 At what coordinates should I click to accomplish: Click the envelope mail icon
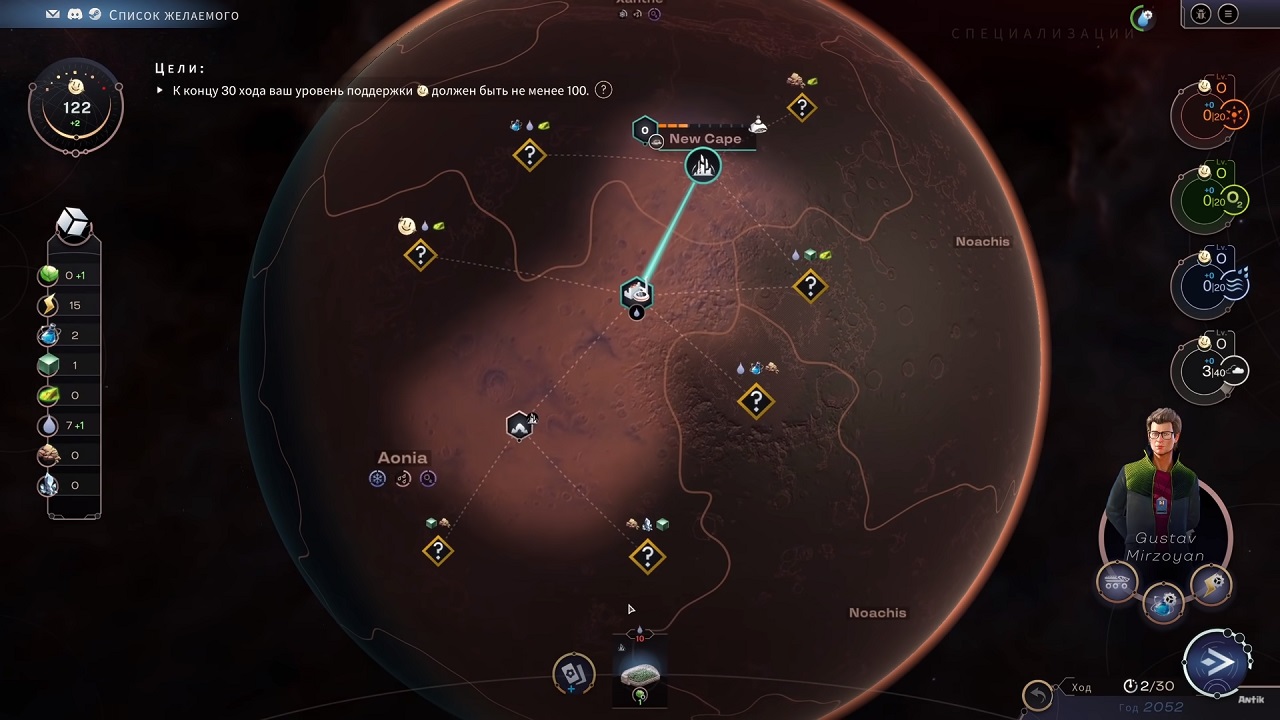pyautogui.click(x=53, y=15)
